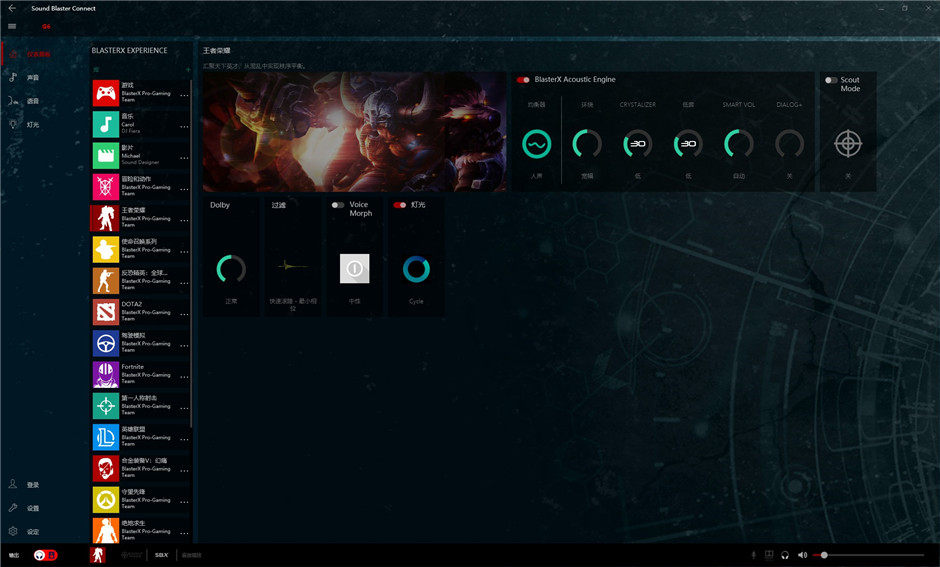Enable the Voice Morph toggle
This screenshot has width=940, height=567.
tap(339, 205)
